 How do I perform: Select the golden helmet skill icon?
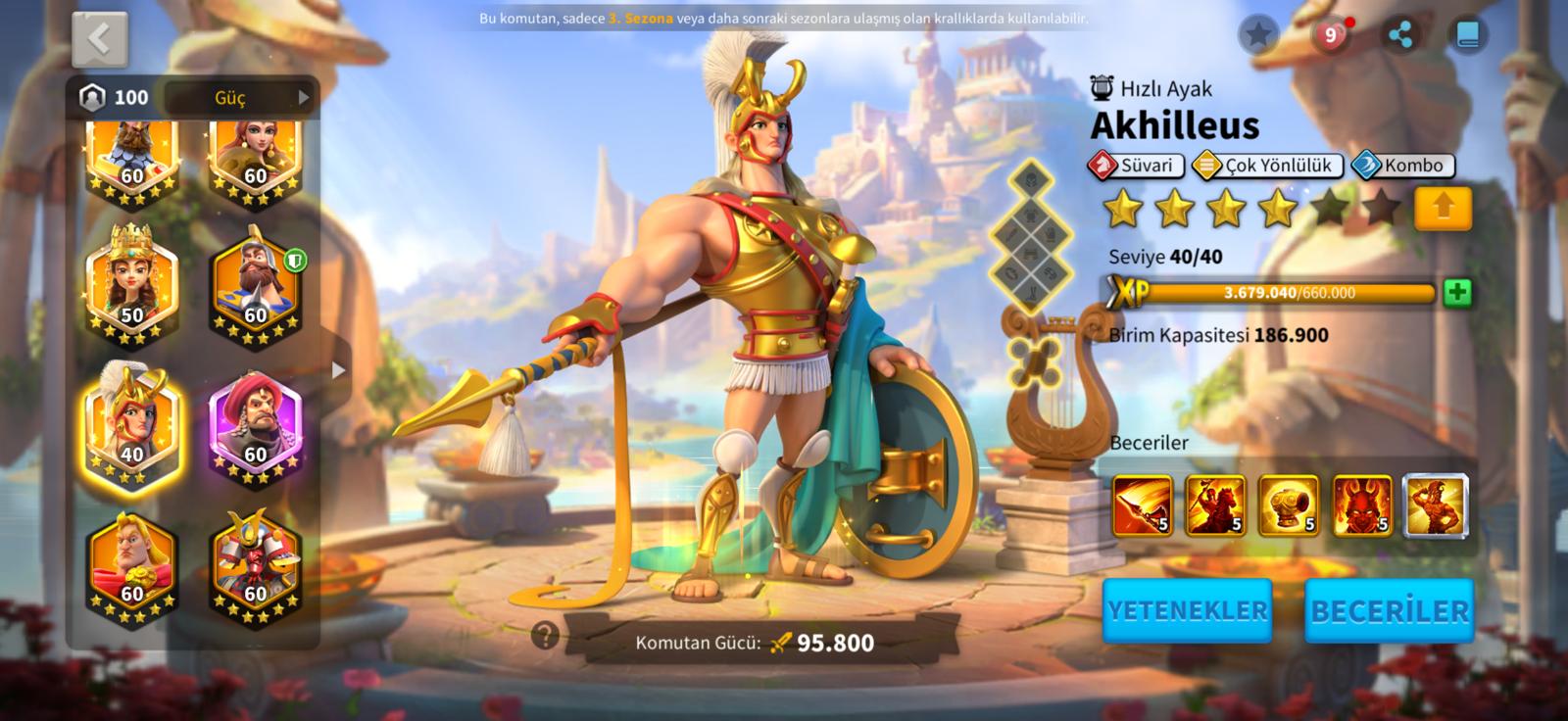(x=1289, y=505)
